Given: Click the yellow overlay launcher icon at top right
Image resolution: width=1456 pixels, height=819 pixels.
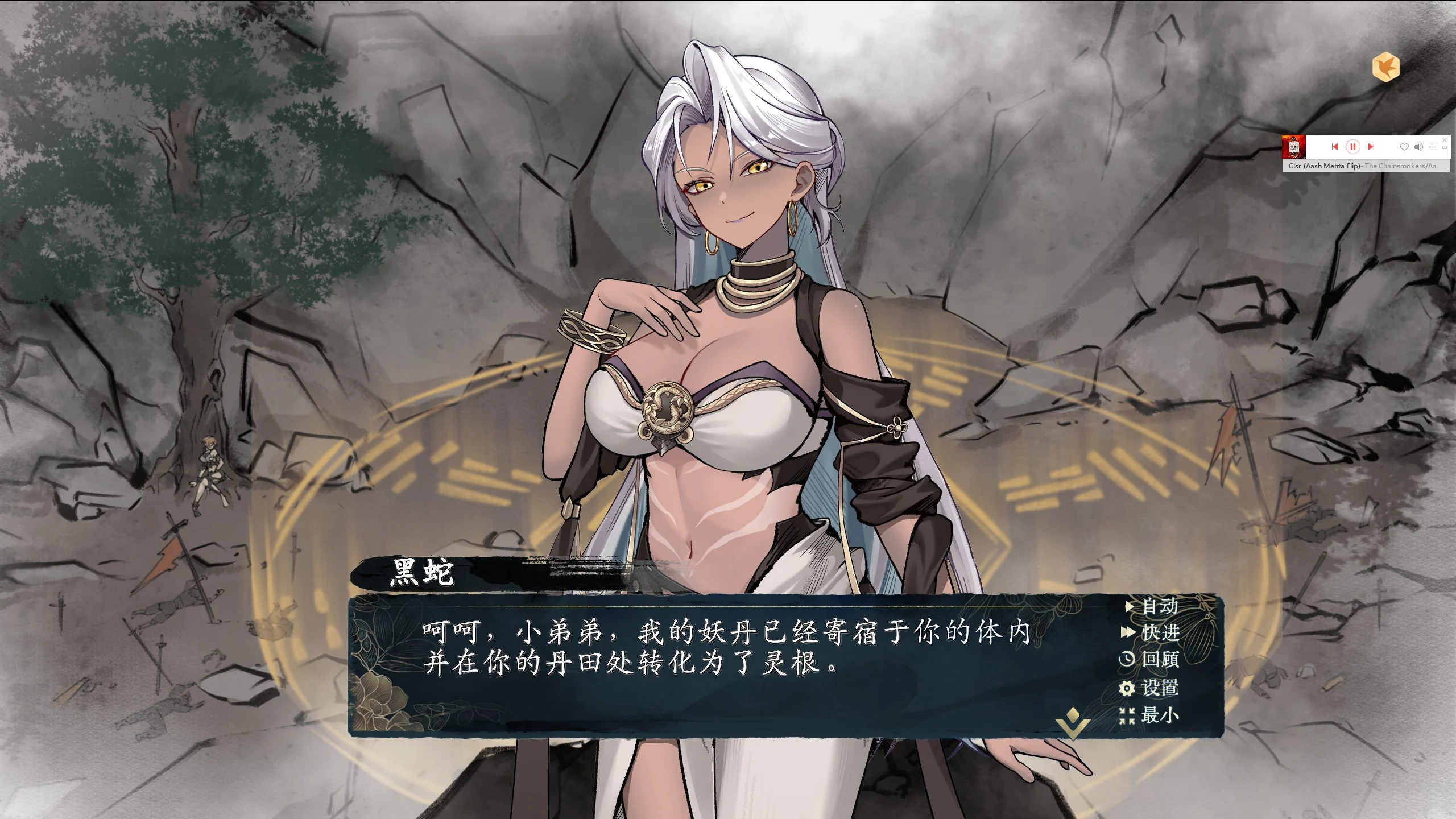Looking at the screenshot, I should pyautogui.click(x=1386, y=67).
